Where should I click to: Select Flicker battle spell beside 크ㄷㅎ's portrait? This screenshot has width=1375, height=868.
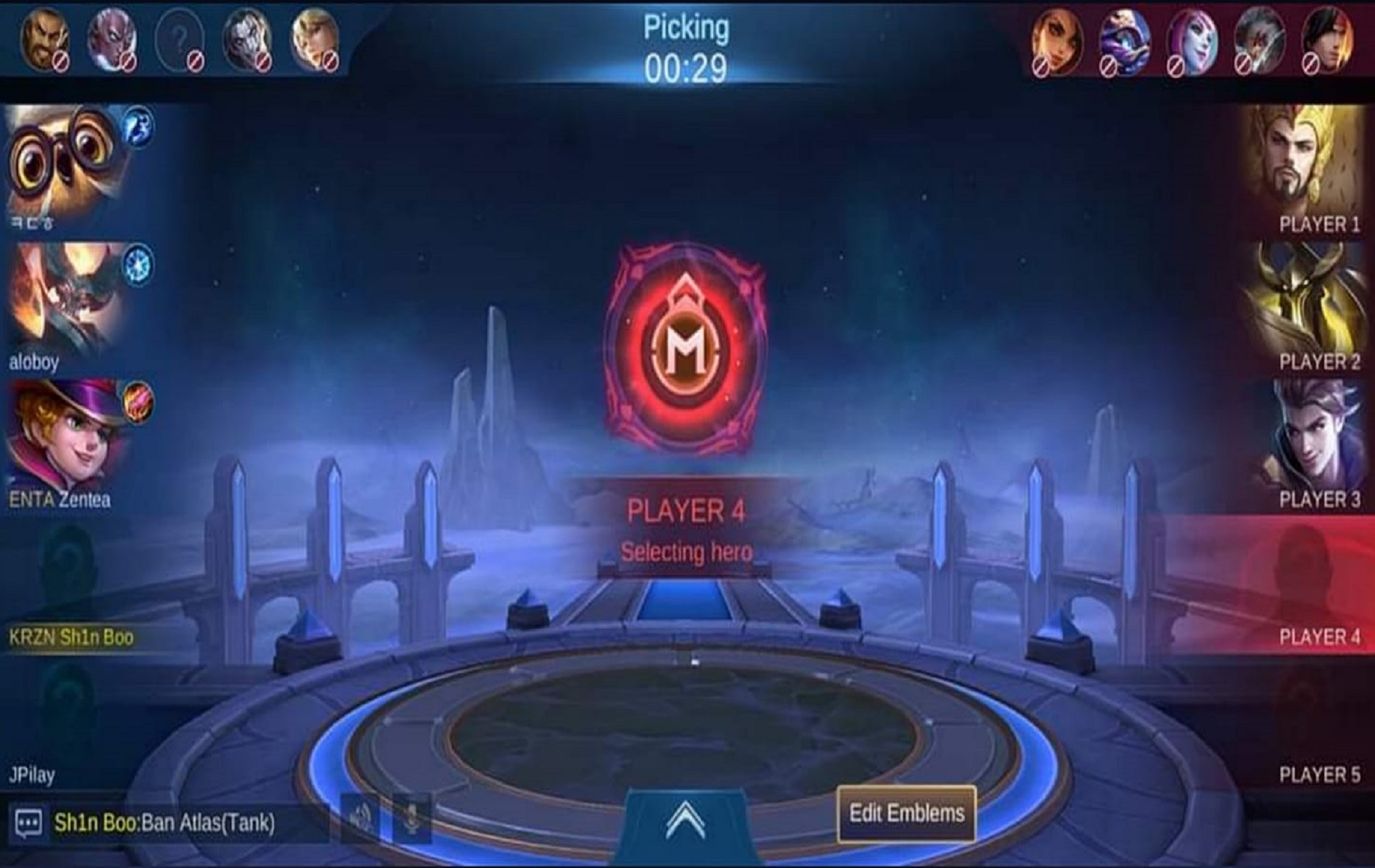coord(136,127)
